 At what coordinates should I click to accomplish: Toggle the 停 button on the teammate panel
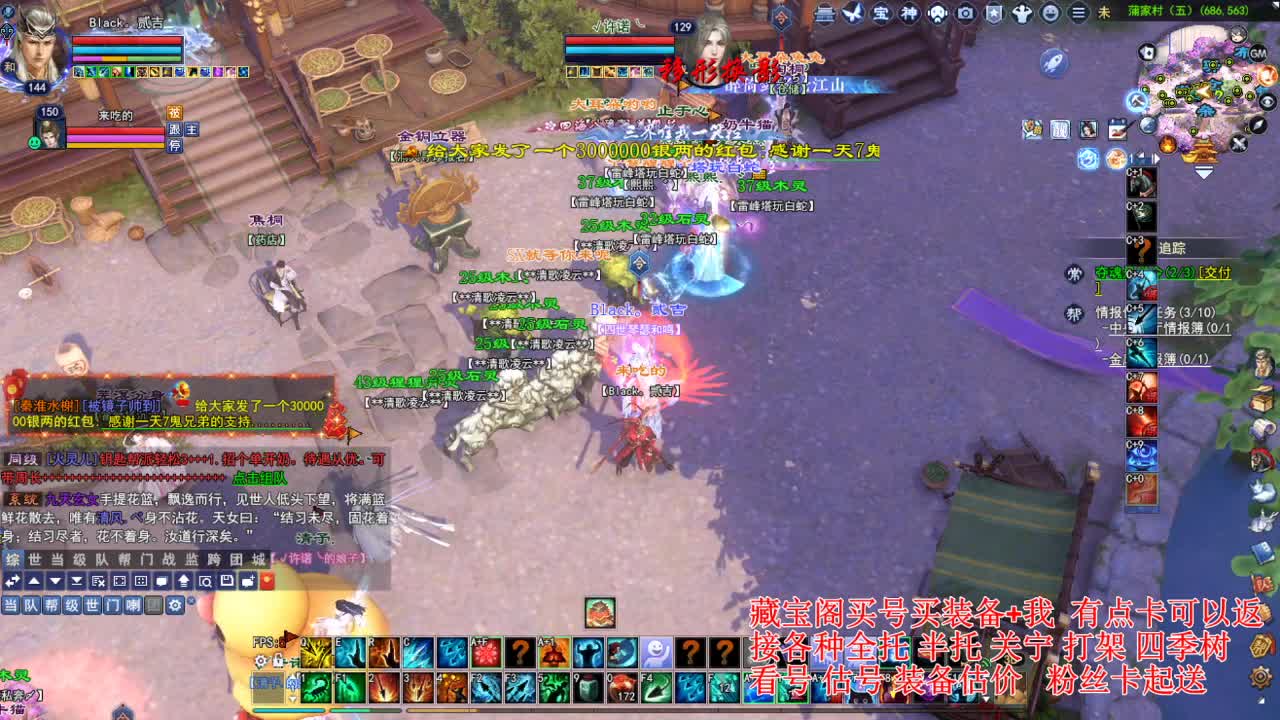tap(173, 146)
